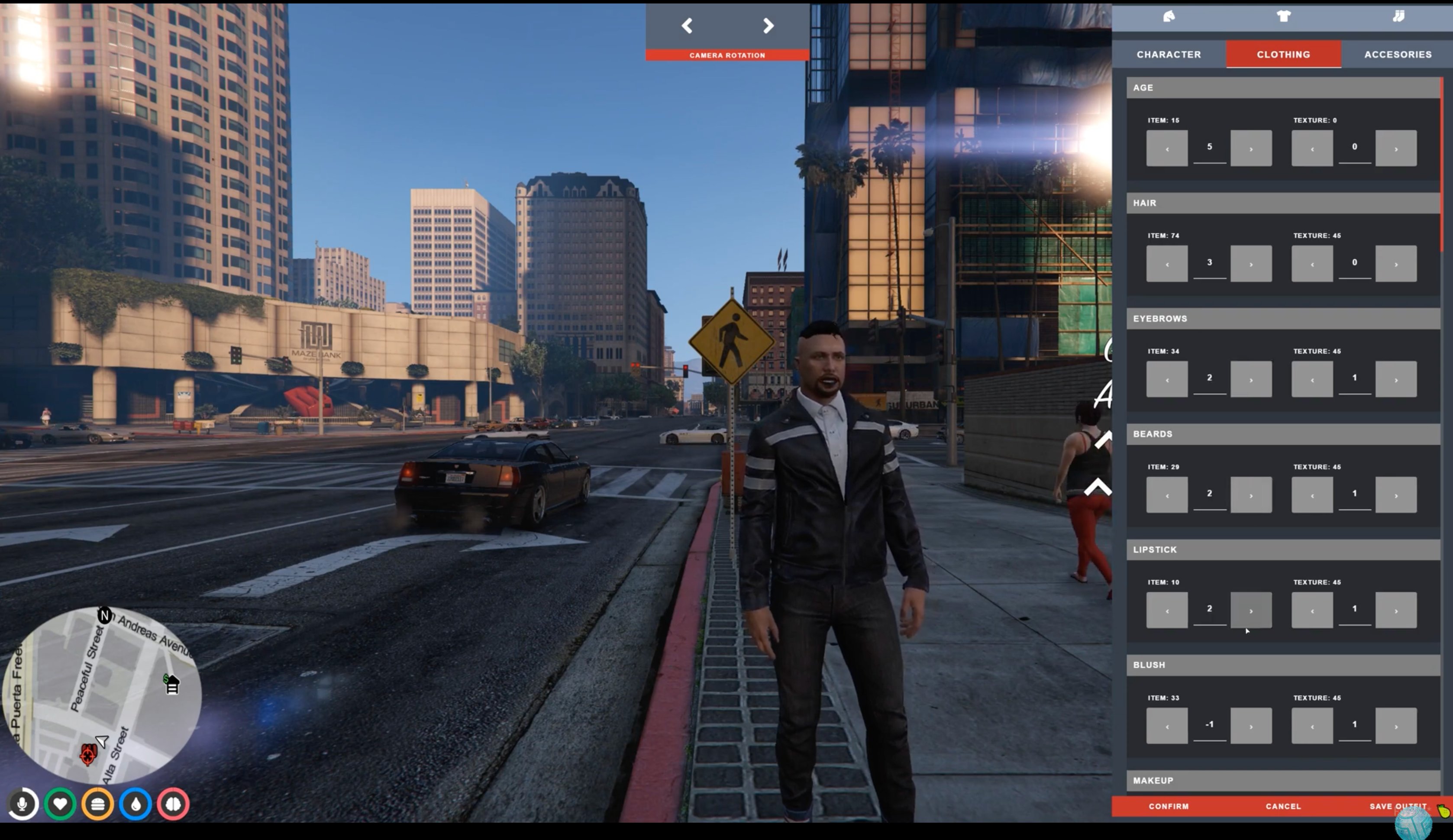Switch to the CHARACTER tab
Viewport: 1453px width, 840px height.
point(1168,54)
